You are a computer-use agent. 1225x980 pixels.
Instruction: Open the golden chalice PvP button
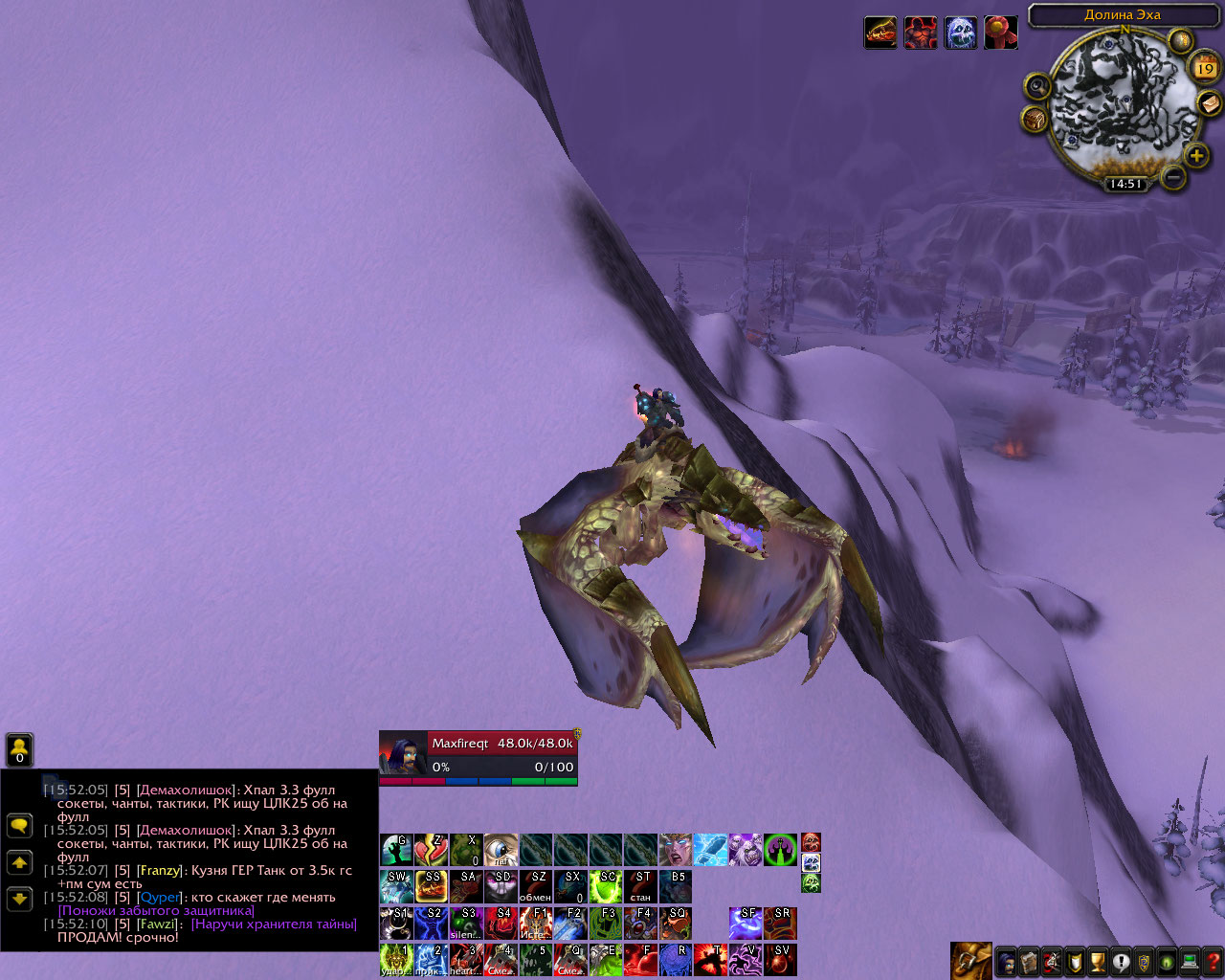tap(1098, 962)
